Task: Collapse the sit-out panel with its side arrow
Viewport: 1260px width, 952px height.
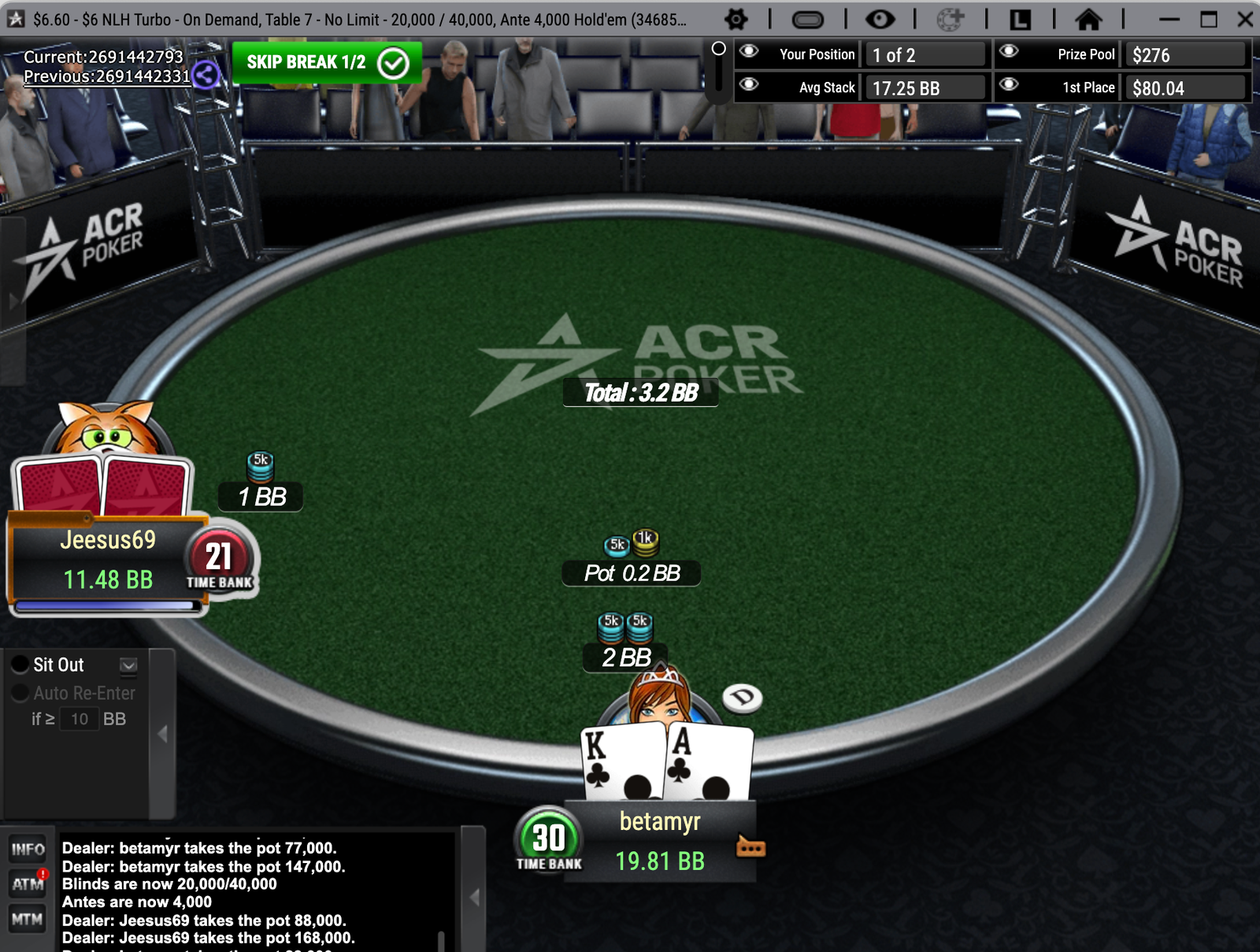Action: click(163, 732)
